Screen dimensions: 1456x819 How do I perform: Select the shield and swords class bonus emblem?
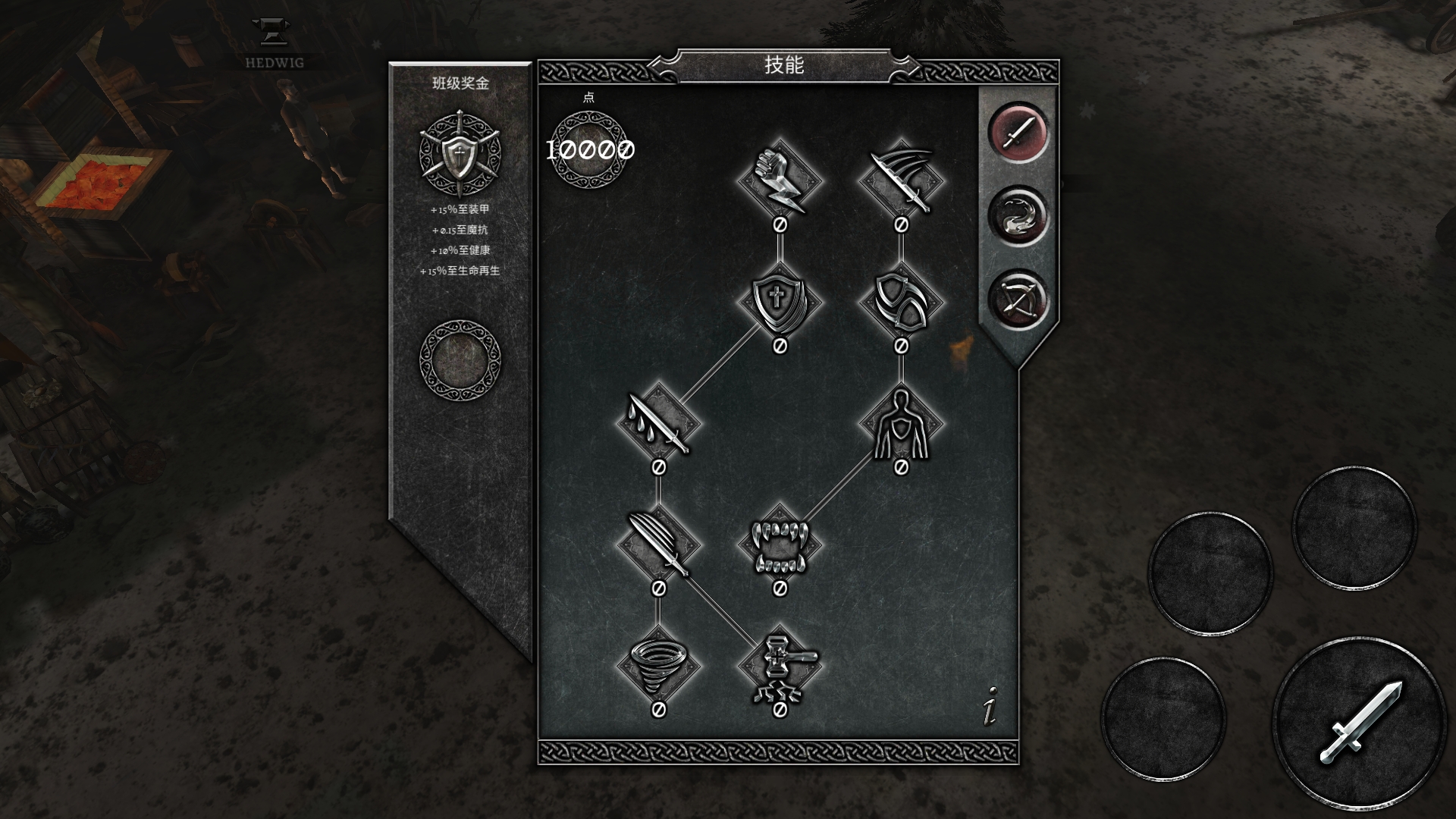coord(460,155)
